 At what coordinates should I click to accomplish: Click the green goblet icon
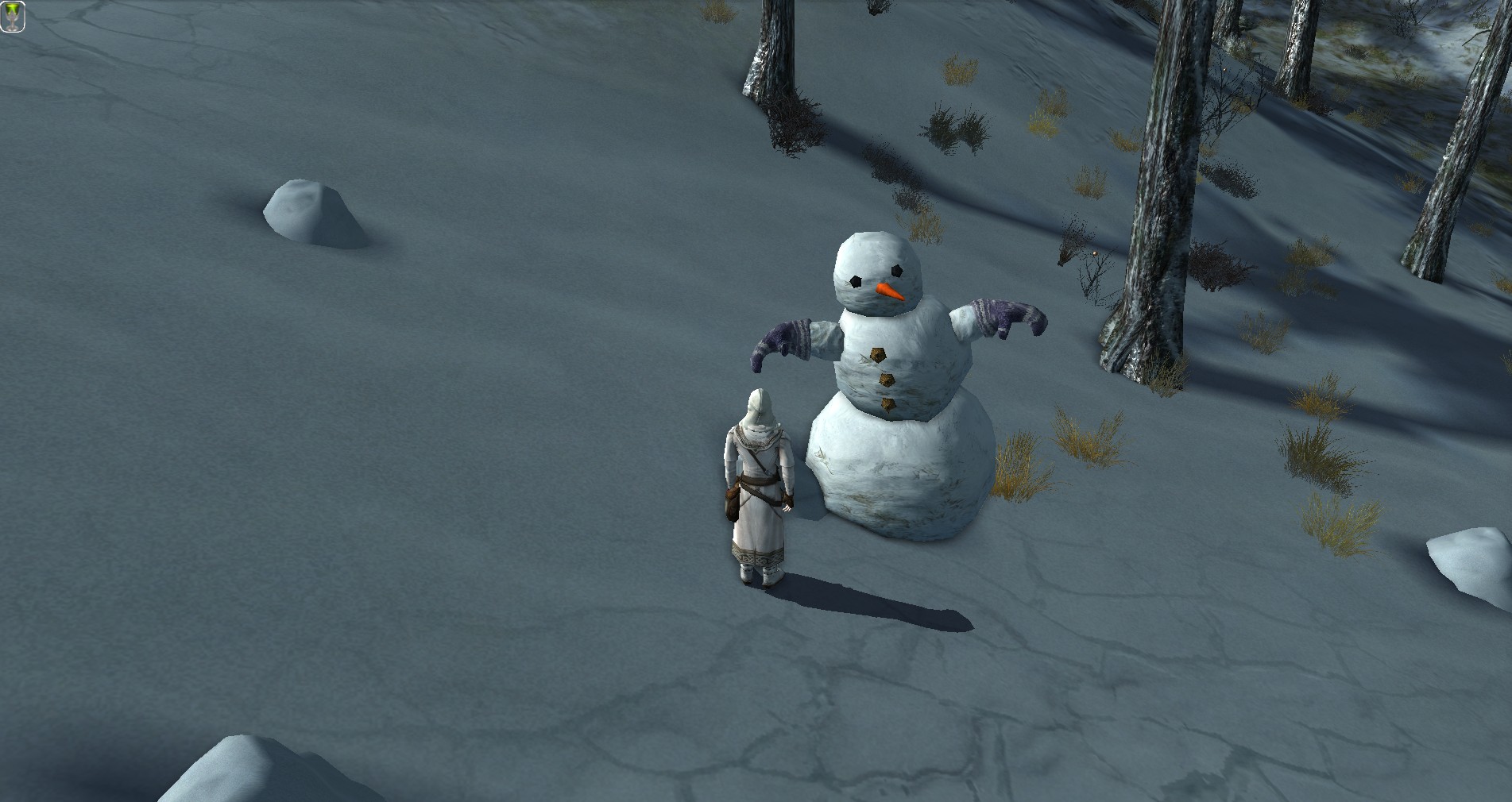click(x=13, y=16)
